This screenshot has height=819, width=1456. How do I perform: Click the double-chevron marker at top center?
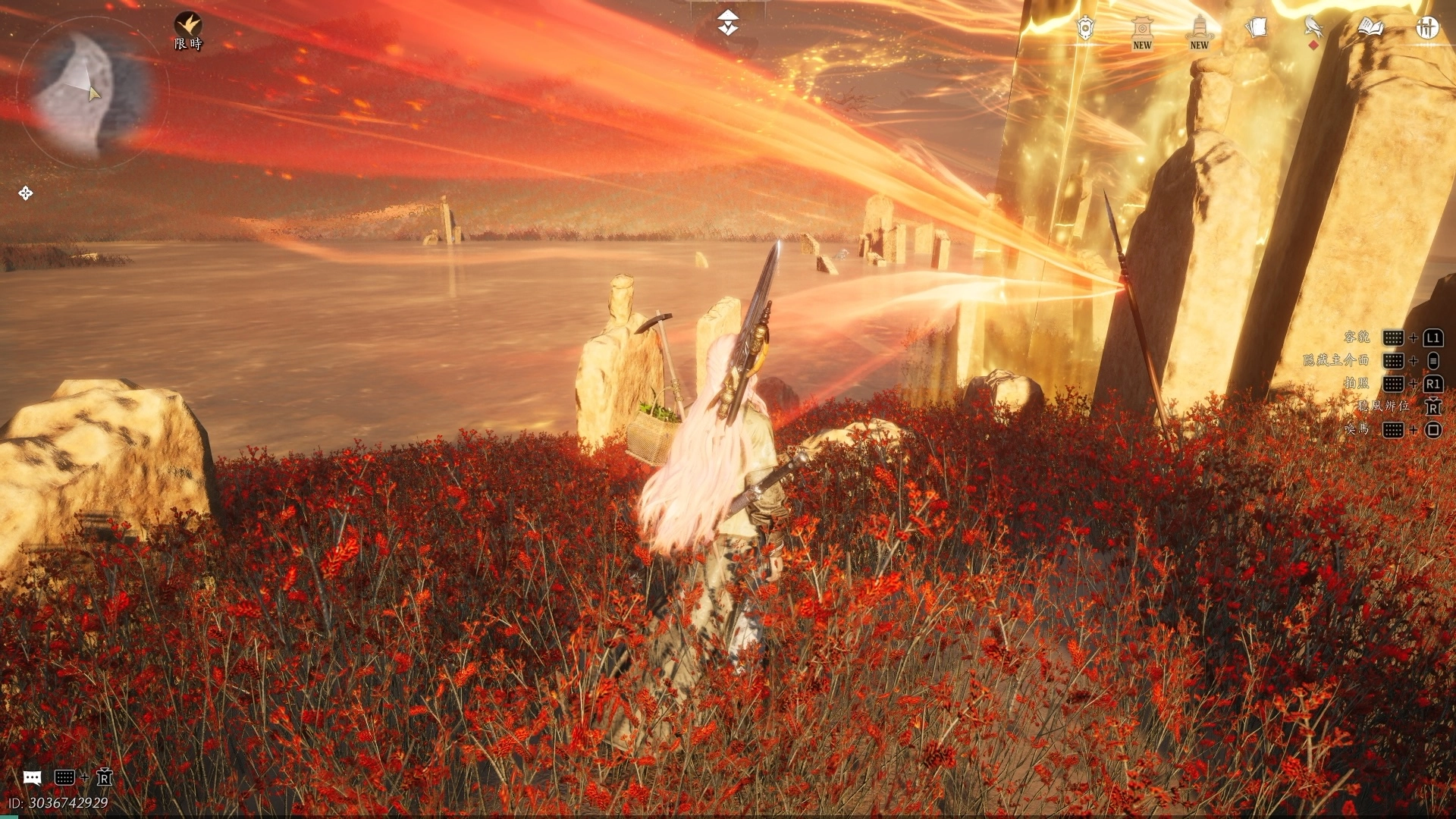pos(728,23)
